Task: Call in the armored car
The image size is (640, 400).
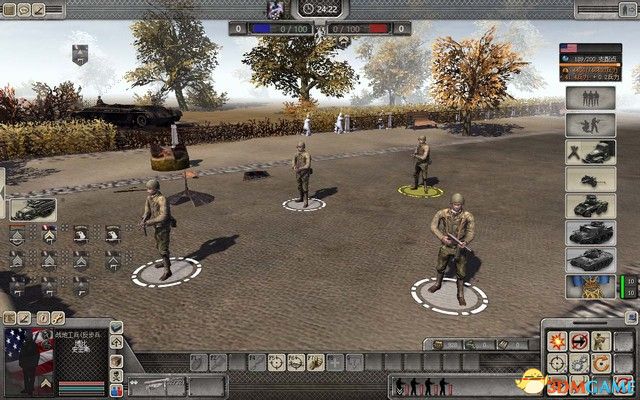Action: point(590,207)
